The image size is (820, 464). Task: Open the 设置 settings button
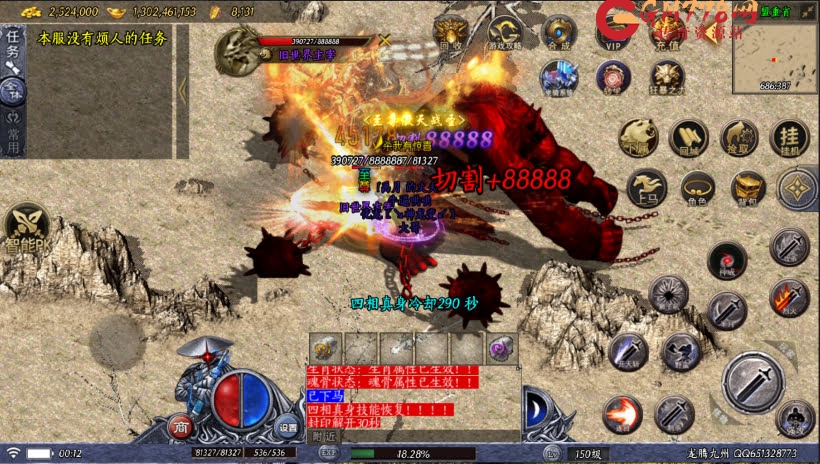(x=288, y=427)
